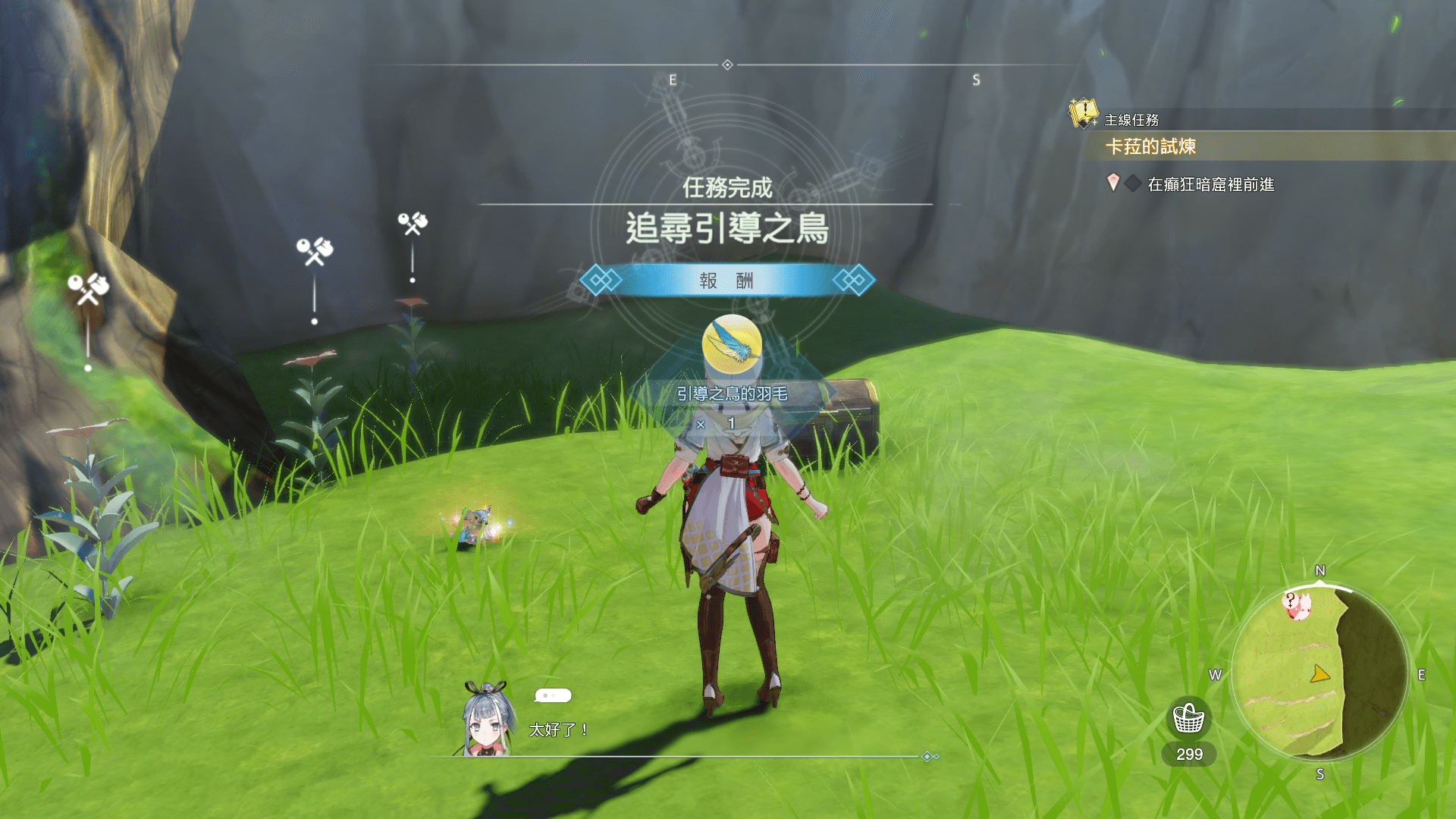The image size is (1456, 819).
Task: Click the 在癲狂暗窟裡前進 objective line
Action: click(x=1210, y=184)
